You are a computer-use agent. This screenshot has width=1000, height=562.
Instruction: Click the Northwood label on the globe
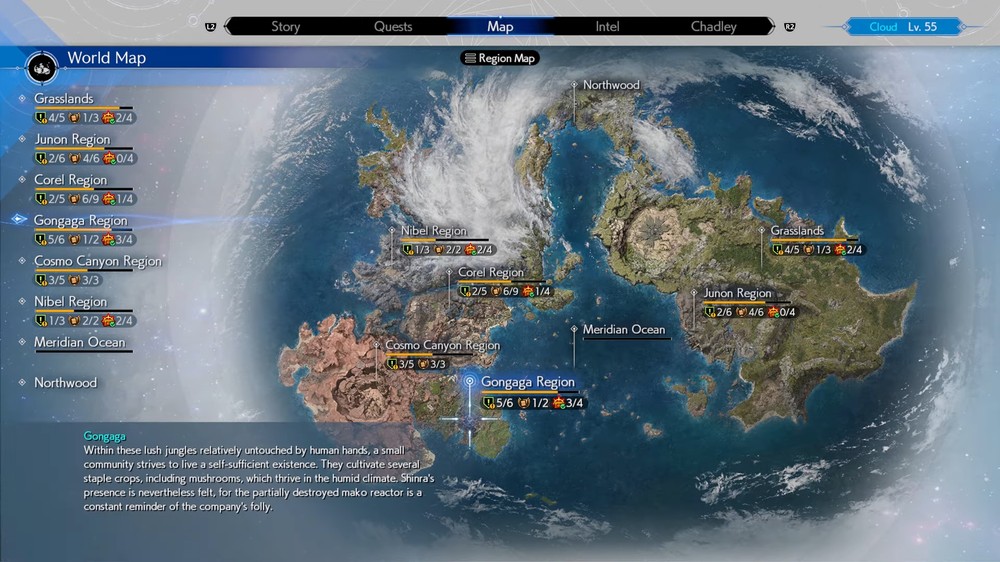611,85
